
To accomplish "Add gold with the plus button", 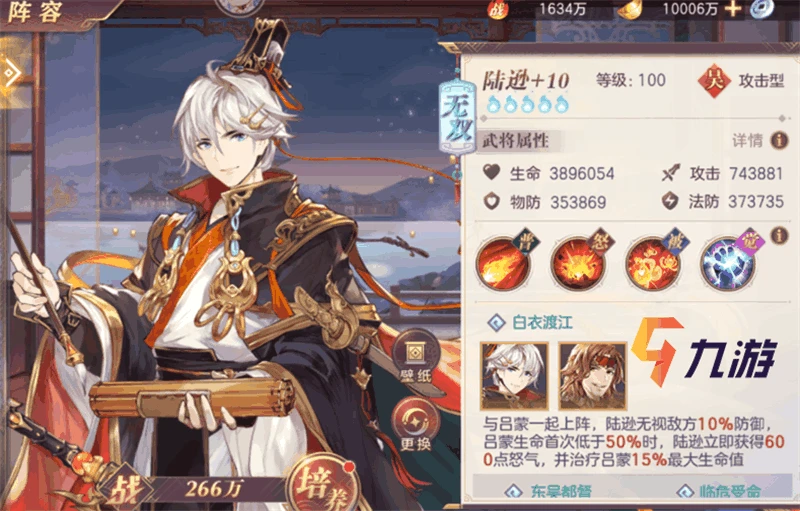I will pos(733,9).
